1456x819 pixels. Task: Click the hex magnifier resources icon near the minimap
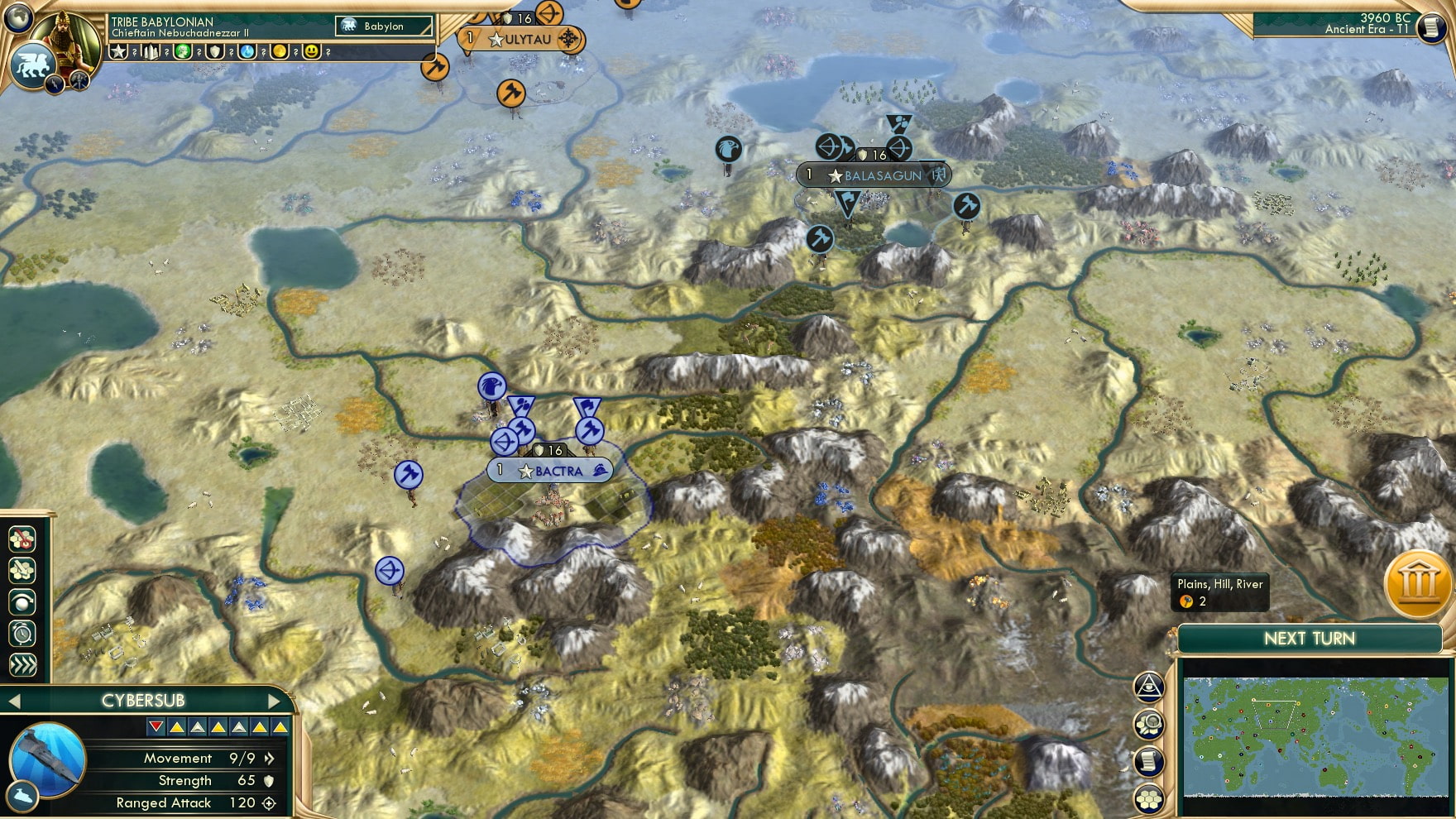coord(1150,724)
